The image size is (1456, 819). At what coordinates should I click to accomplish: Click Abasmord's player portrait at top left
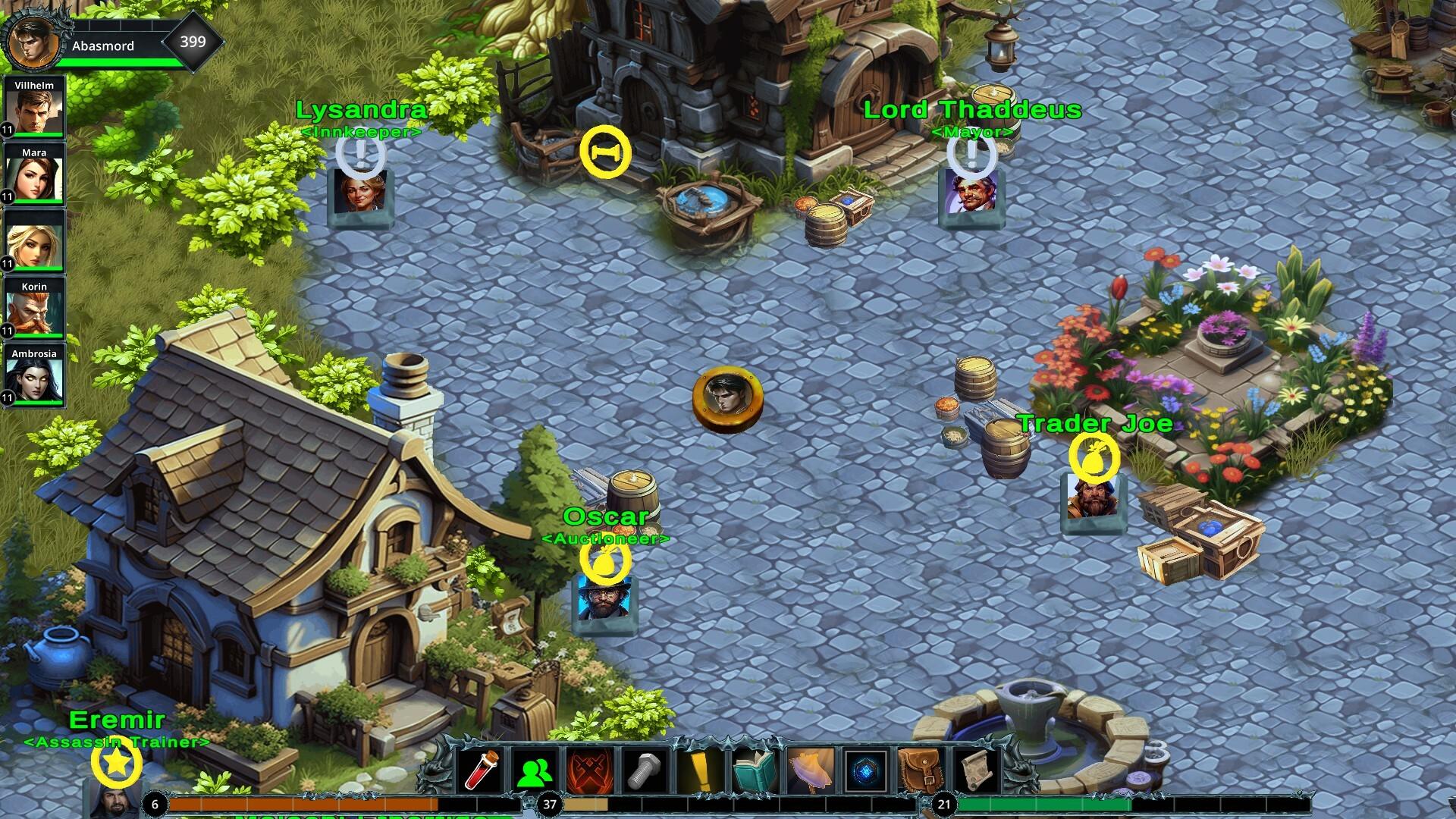click(34, 42)
